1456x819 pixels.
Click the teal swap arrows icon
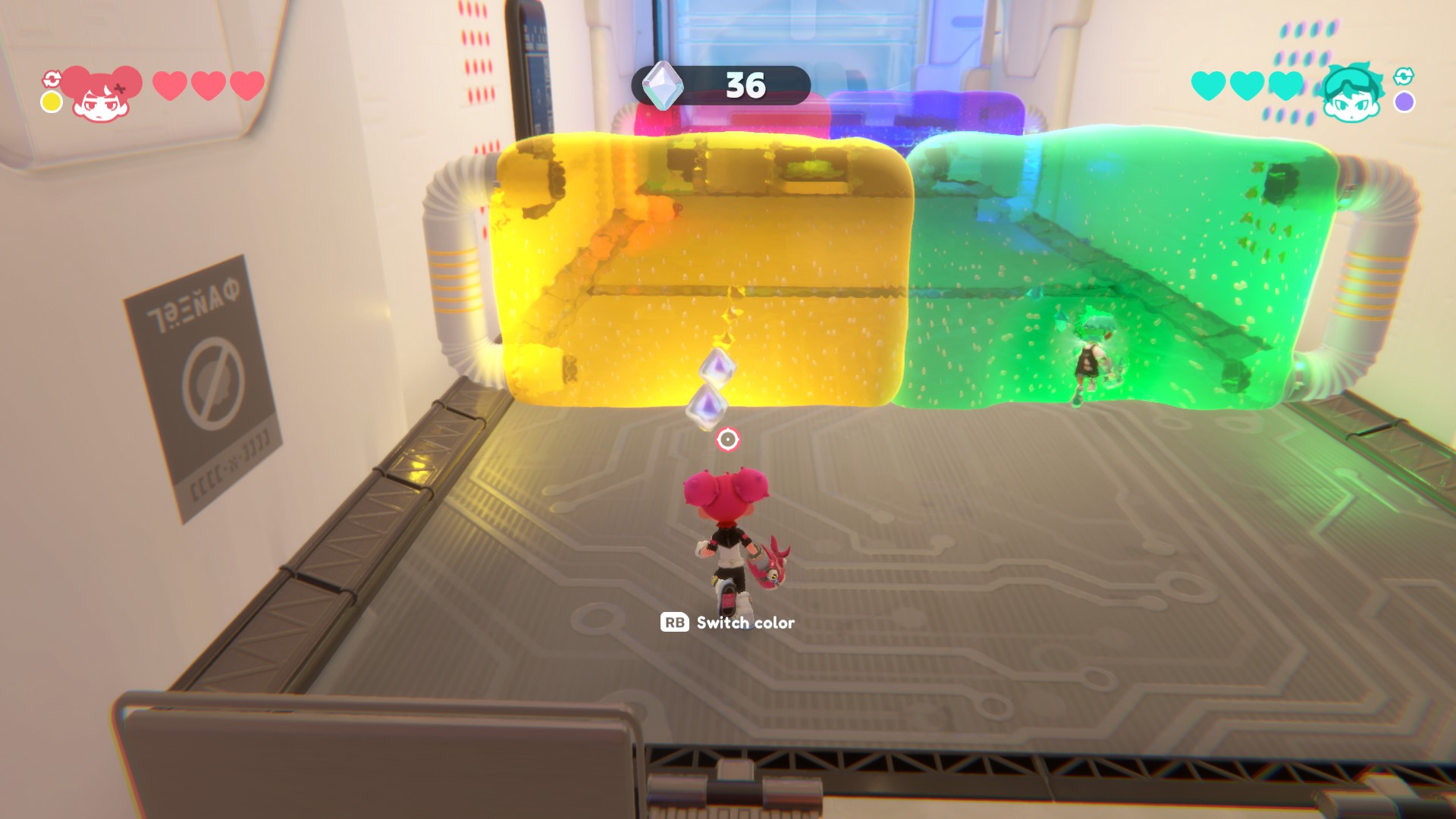pos(1404,76)
